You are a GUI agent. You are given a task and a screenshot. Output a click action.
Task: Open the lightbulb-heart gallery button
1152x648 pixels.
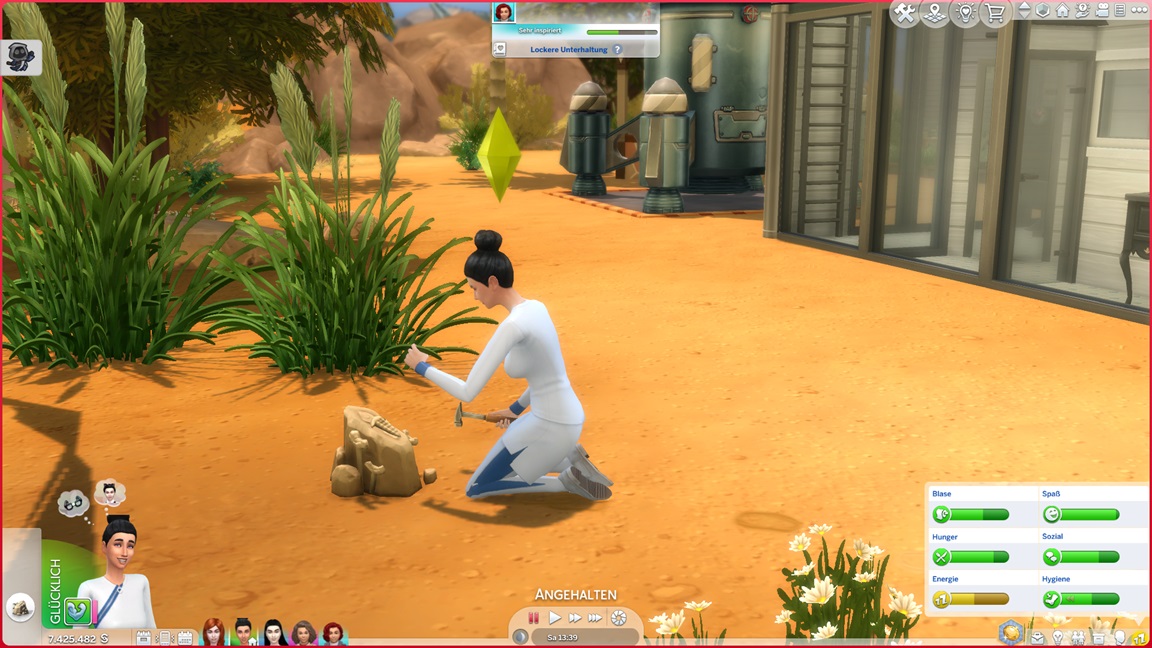965,13
